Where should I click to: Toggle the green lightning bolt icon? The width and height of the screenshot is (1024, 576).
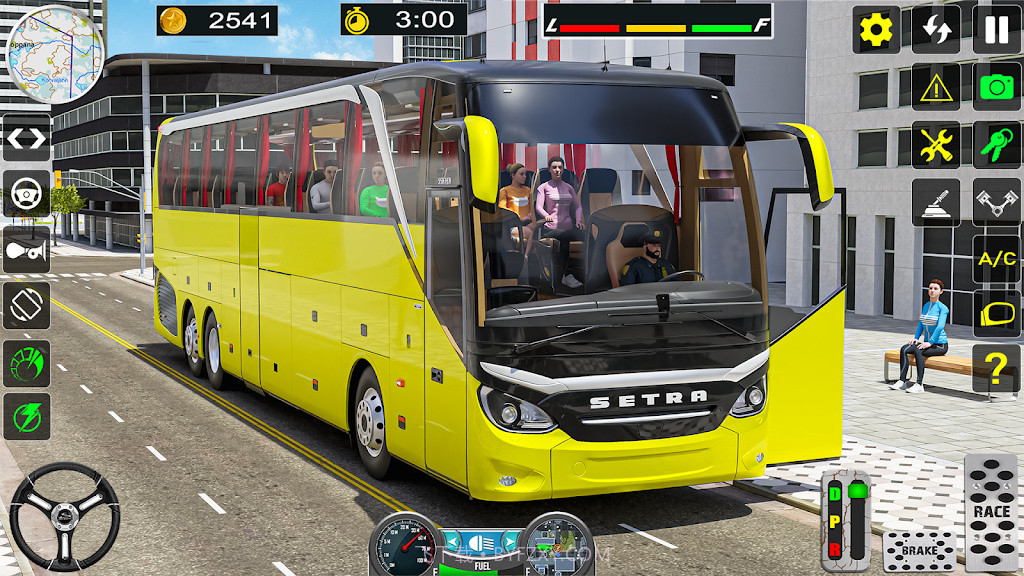click(27, 417)
